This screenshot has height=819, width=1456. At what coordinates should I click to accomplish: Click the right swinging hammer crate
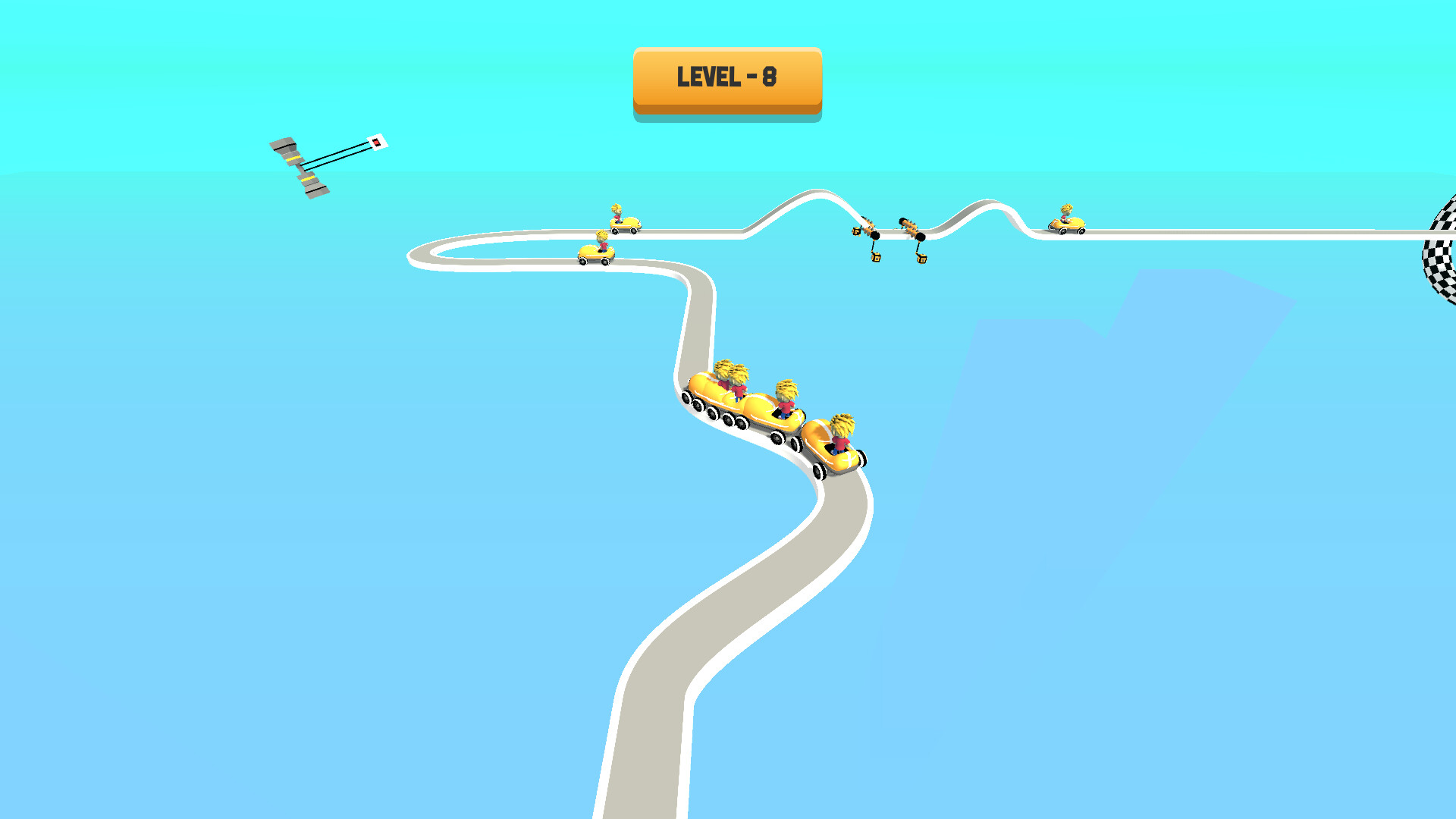(x=923, y=259)
